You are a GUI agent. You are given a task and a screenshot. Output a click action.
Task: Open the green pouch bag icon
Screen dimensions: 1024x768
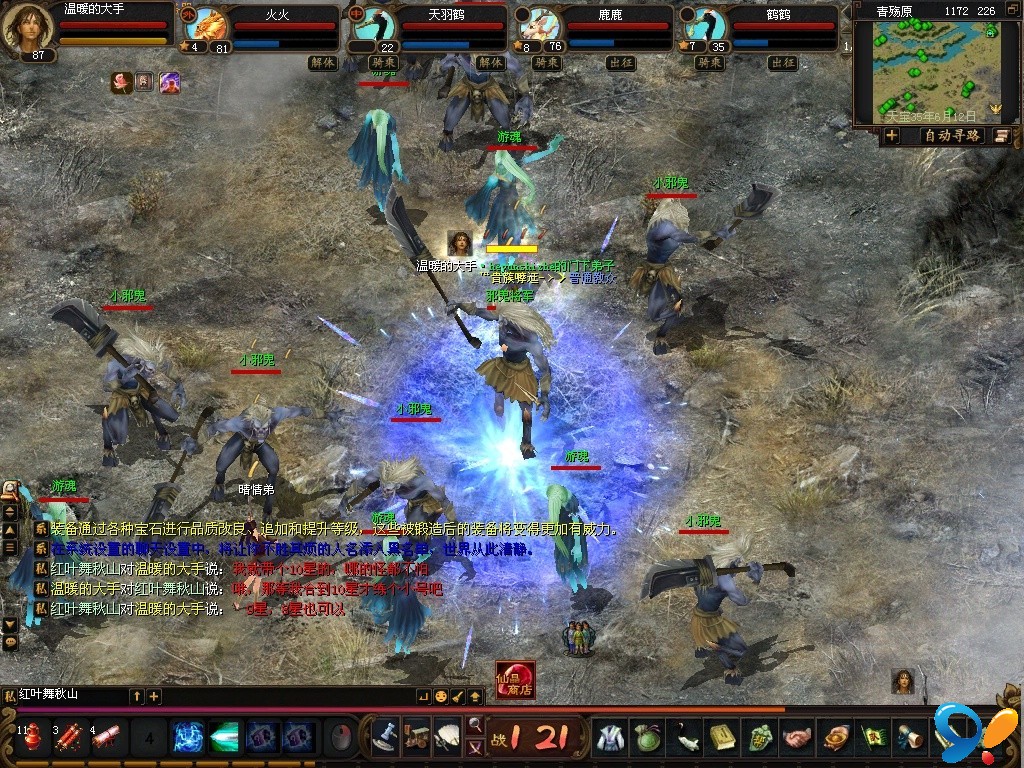click(x=649, y=738)
